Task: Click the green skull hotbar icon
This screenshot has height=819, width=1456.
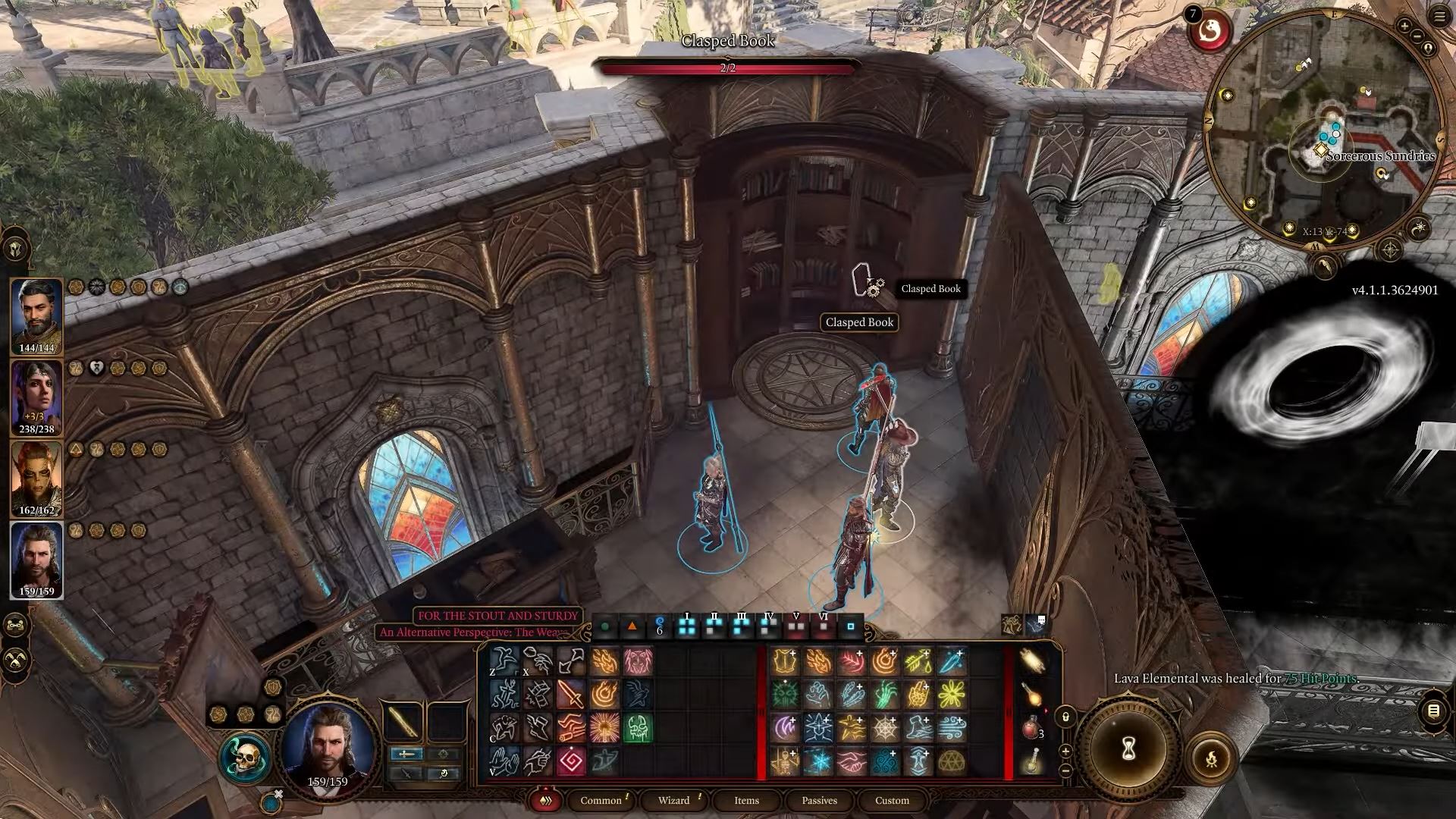Action: [638, 728]
